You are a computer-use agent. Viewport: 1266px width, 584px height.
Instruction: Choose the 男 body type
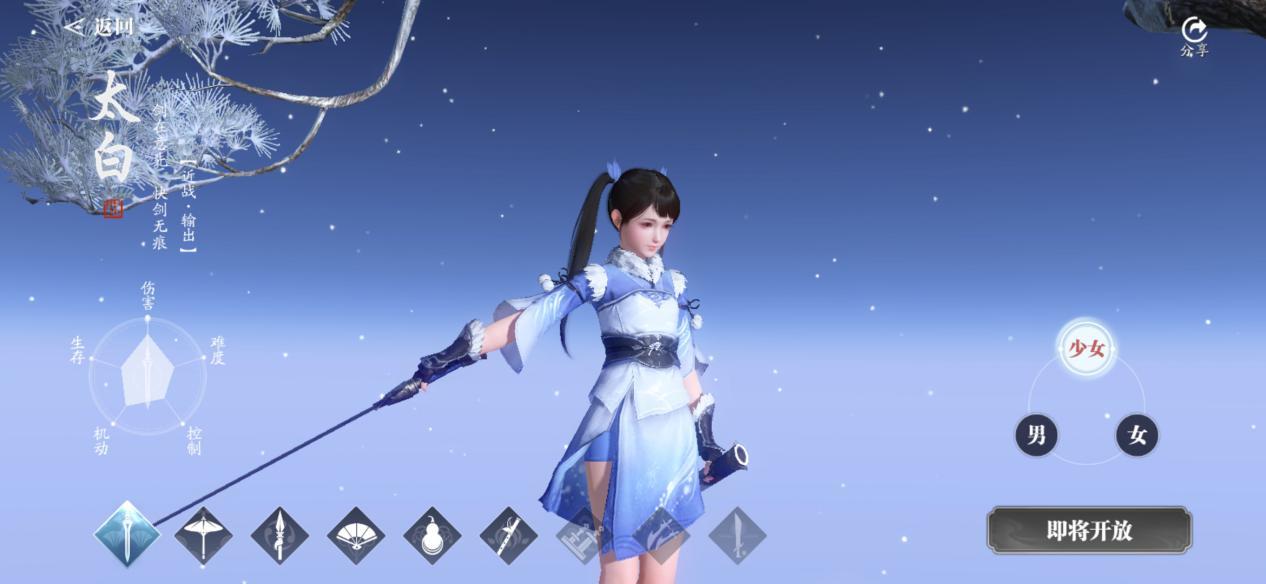[1037, 435]
